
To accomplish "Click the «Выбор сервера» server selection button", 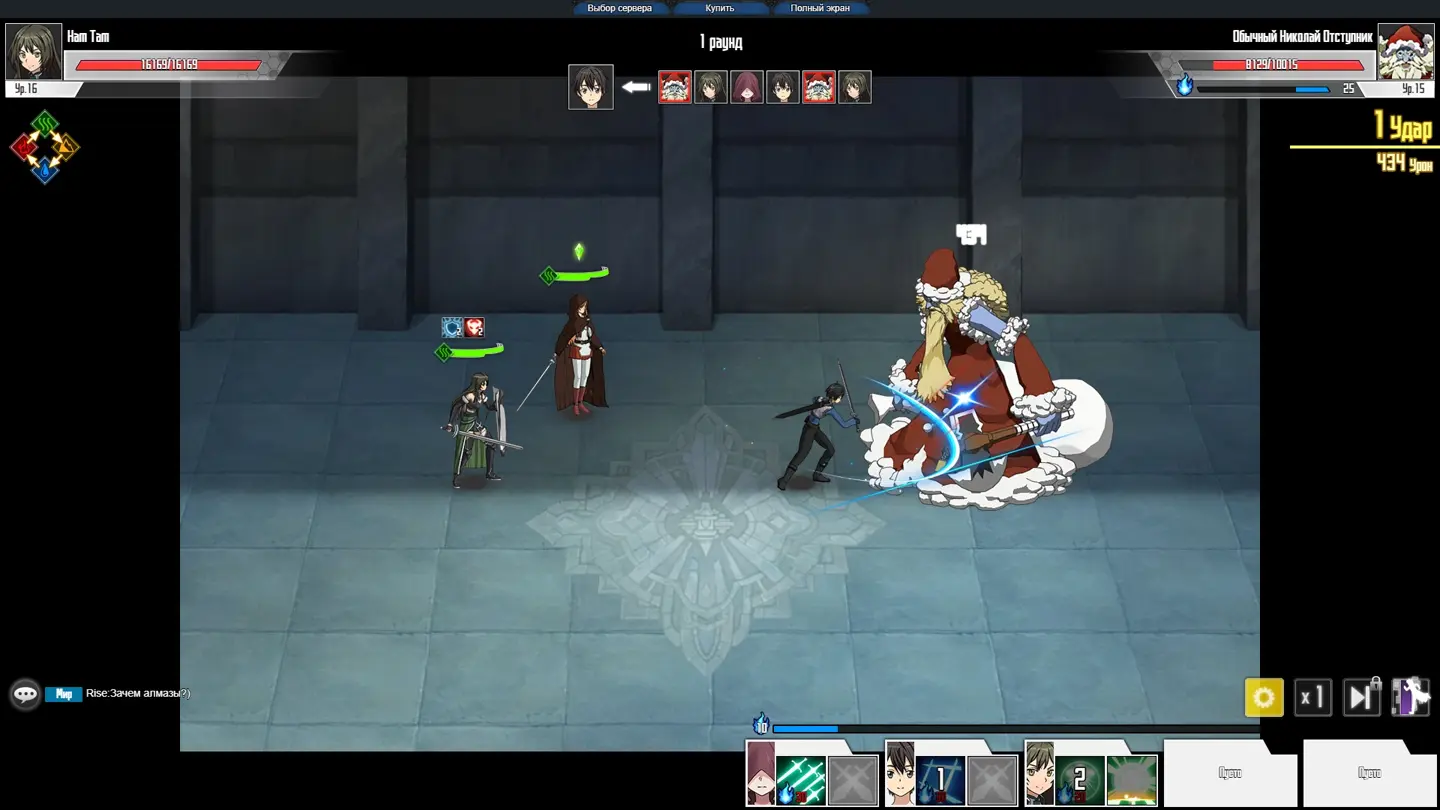I will pos(619,8).
